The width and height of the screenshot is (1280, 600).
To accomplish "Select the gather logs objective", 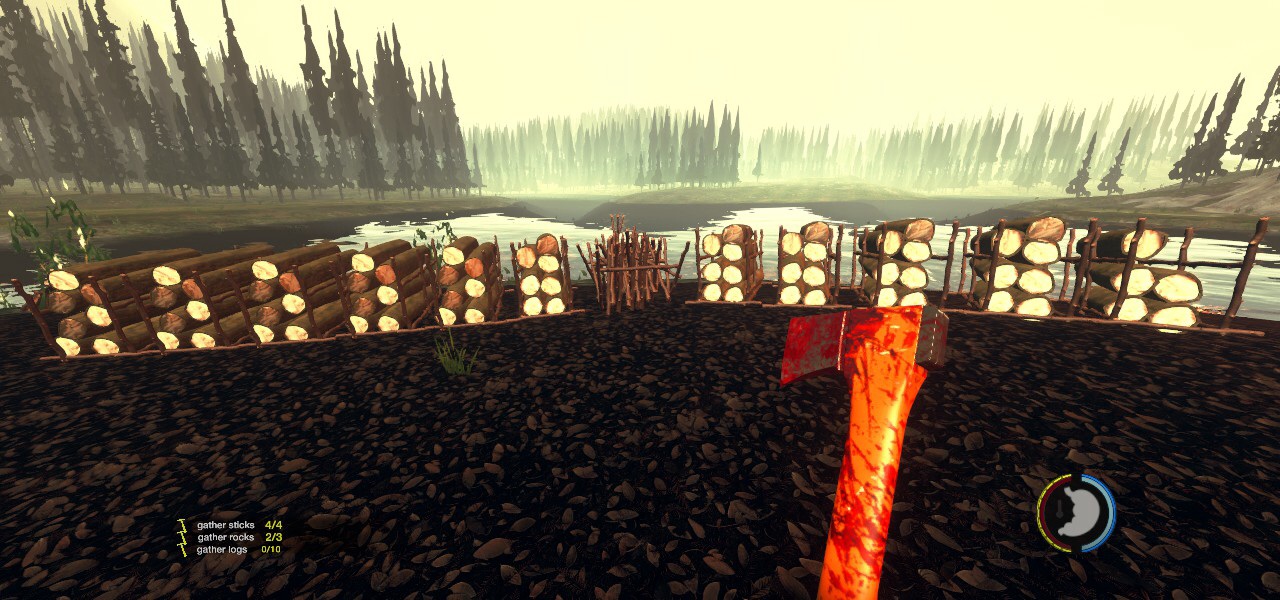I will pos(223,549).
